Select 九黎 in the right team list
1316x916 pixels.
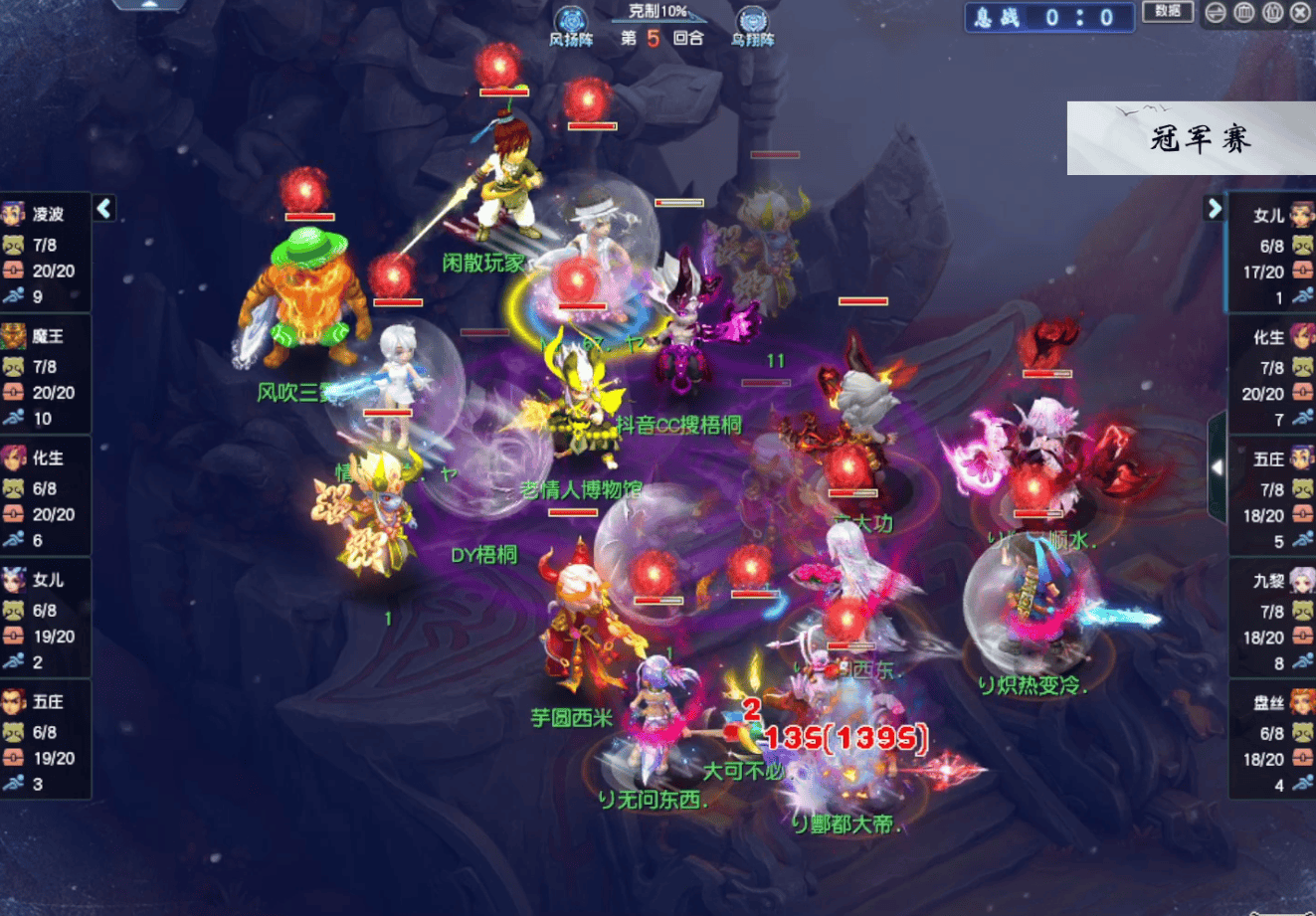tap(1271, 581)
